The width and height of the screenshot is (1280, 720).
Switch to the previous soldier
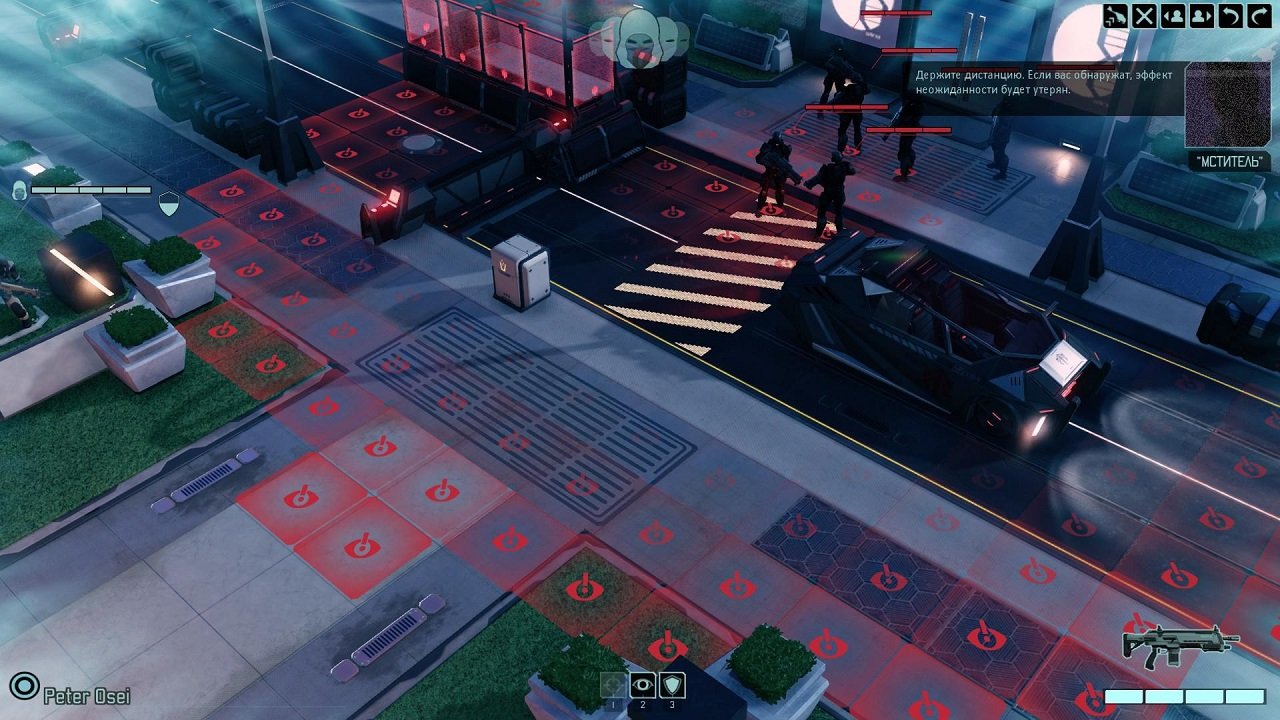click(x=1172, y=15)
